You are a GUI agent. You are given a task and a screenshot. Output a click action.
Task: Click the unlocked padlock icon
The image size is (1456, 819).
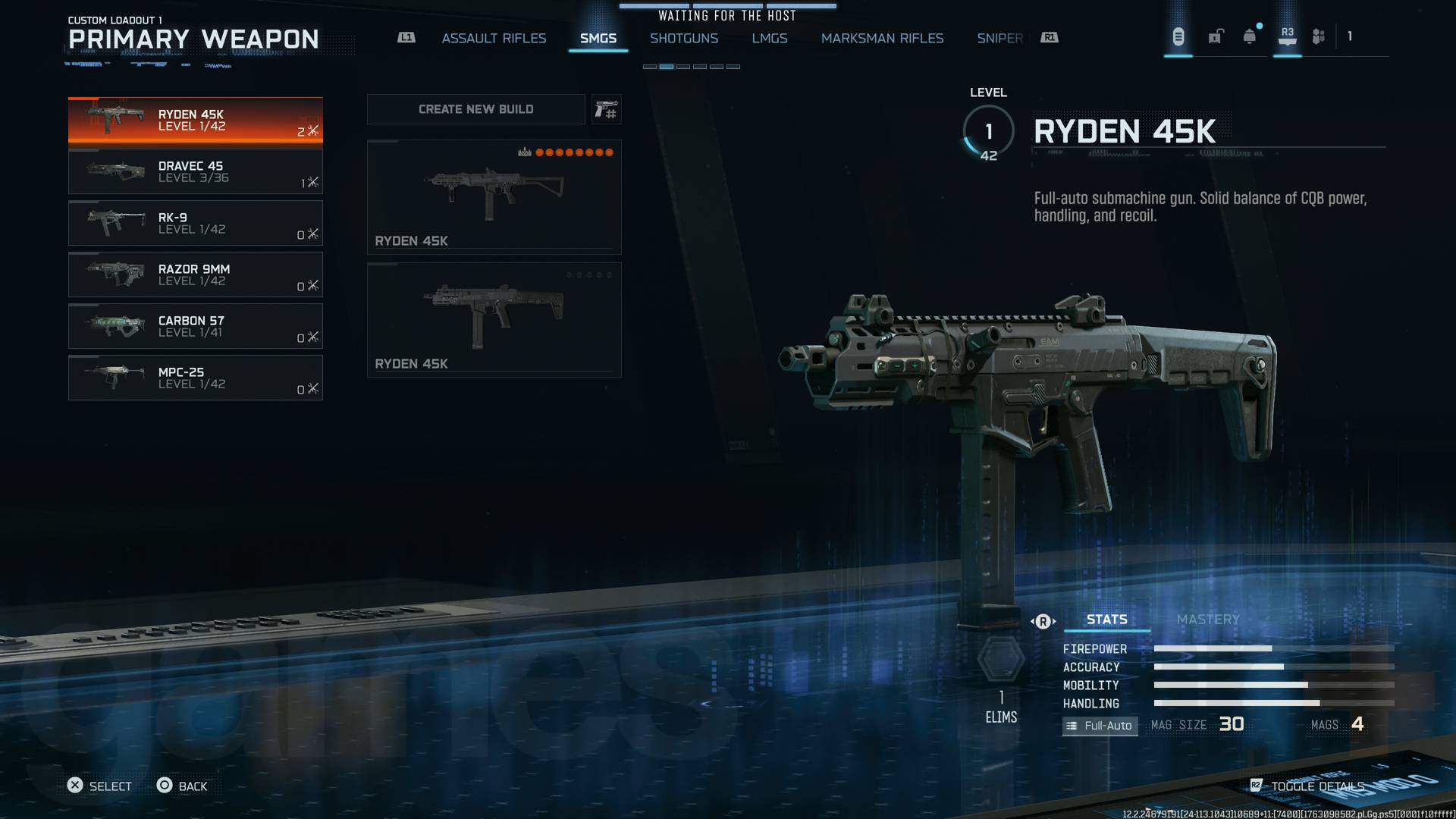[x=1216, y=36]
